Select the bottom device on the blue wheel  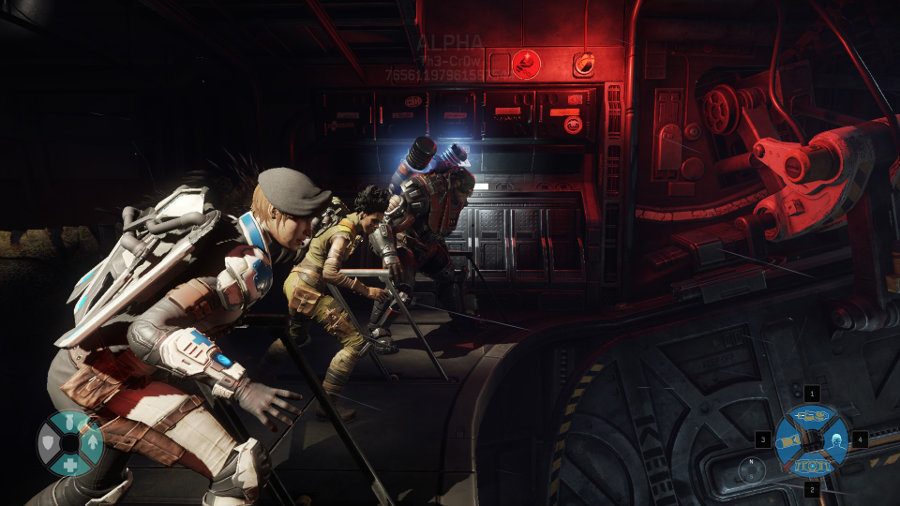click(812, 463)
